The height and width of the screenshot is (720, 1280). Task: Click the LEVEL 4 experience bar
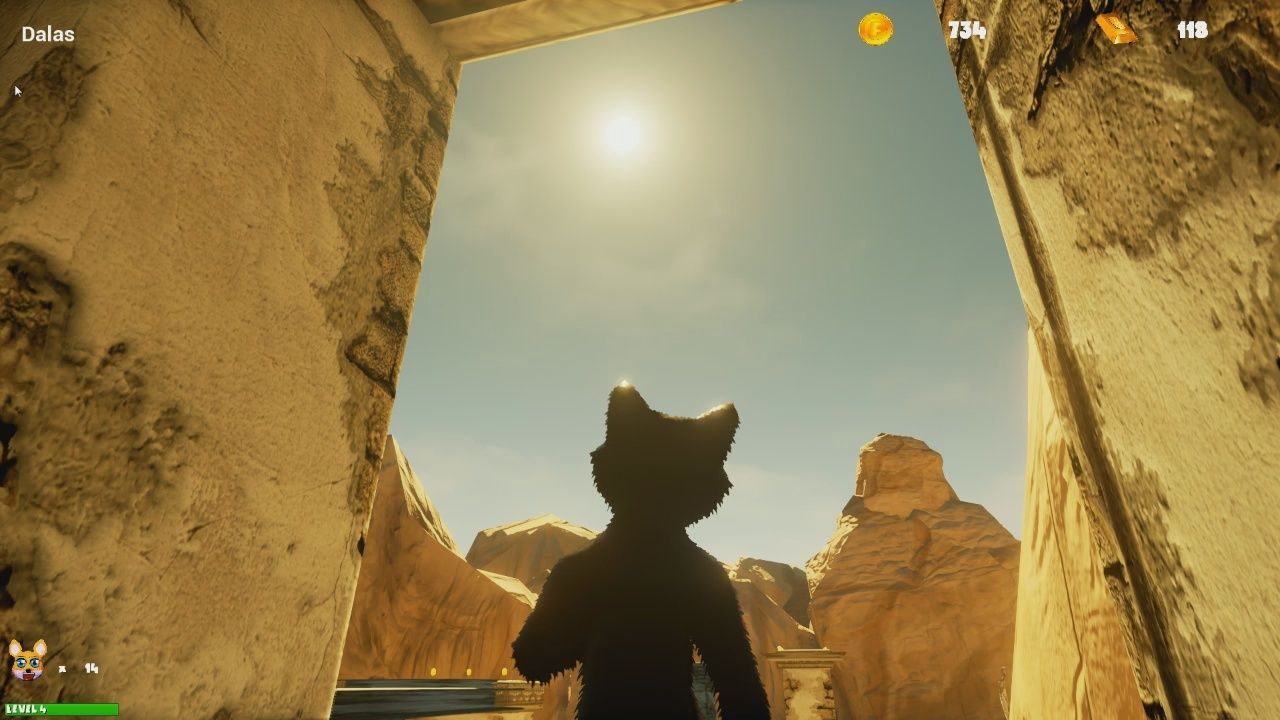[x=60, y=709]
